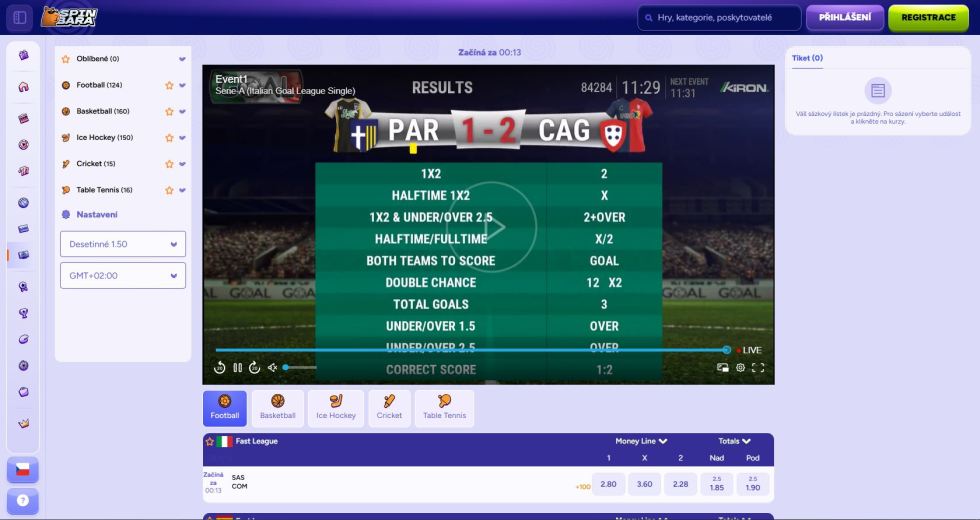This screenshot has width=980, height=520.
Task: Expand the Football sport category
Action: 182,85
